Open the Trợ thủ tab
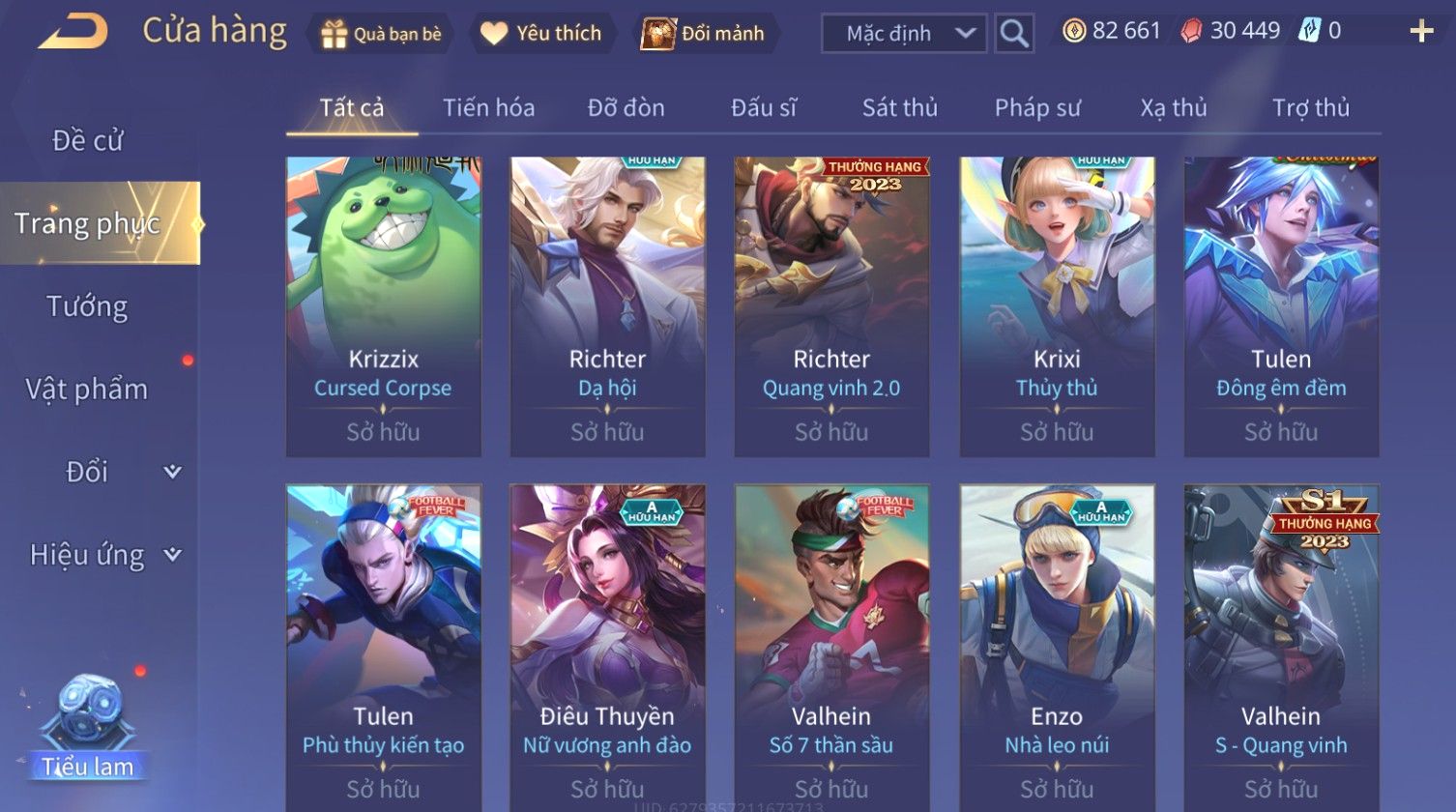Screen dimensions: 1456x812 click(x=1310, y=108)
